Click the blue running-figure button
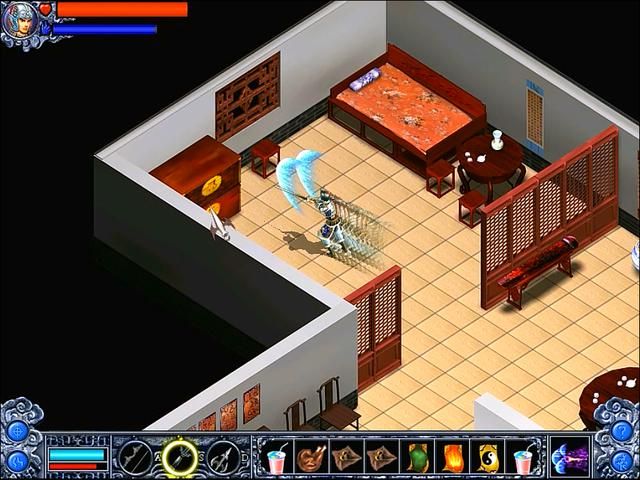The width and height of the screenshot is (640, 480). [x=622, y=461]
